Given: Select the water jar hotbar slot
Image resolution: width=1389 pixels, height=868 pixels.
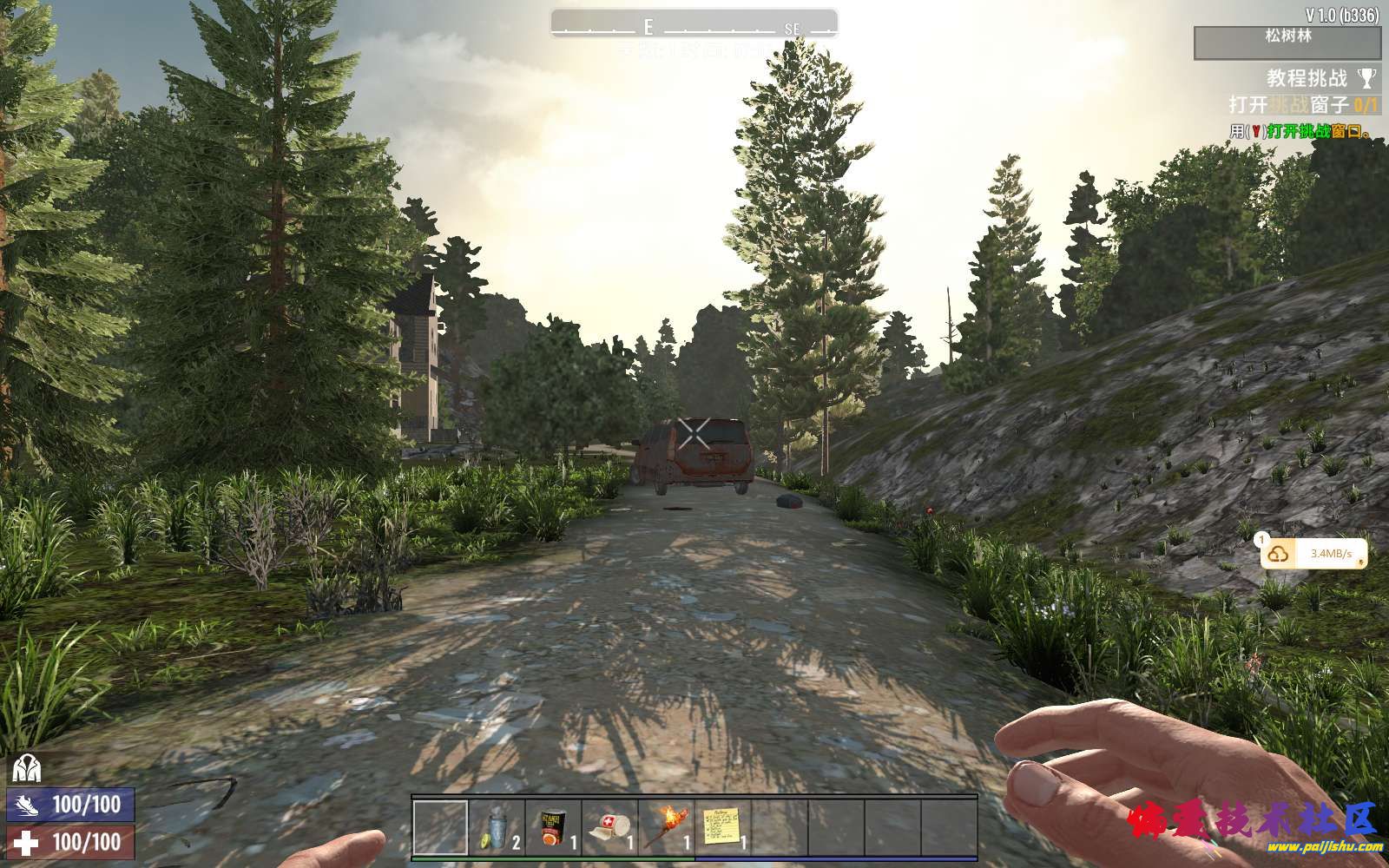Looking at the screenshot, I should [x=497, y=827].
